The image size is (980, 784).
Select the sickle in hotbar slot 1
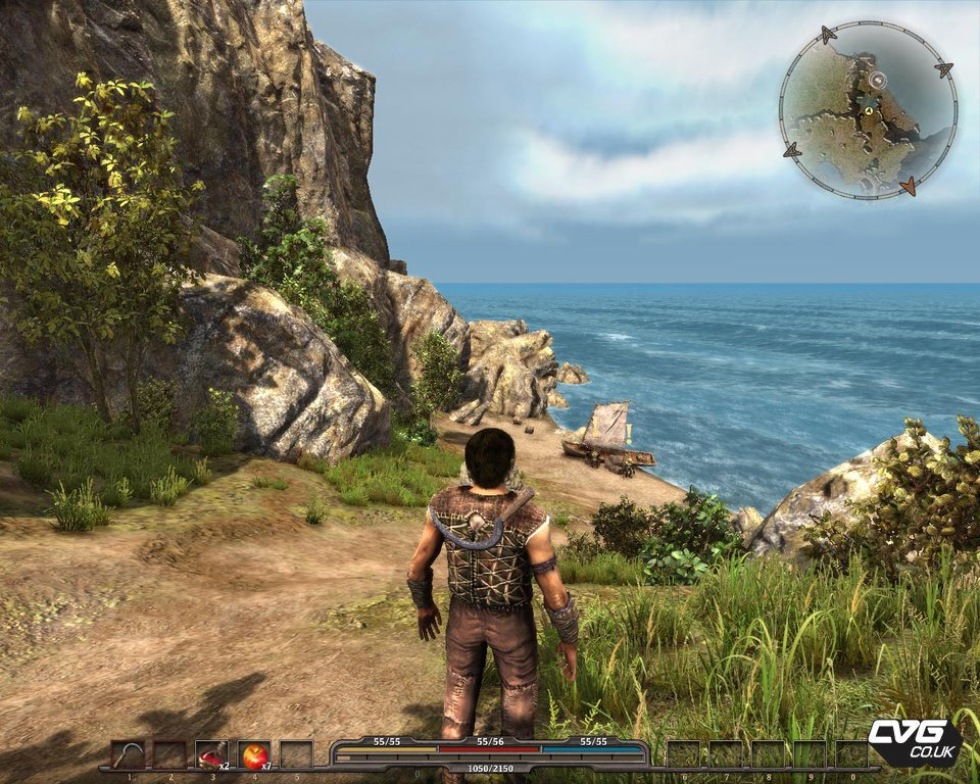point(127,755)
